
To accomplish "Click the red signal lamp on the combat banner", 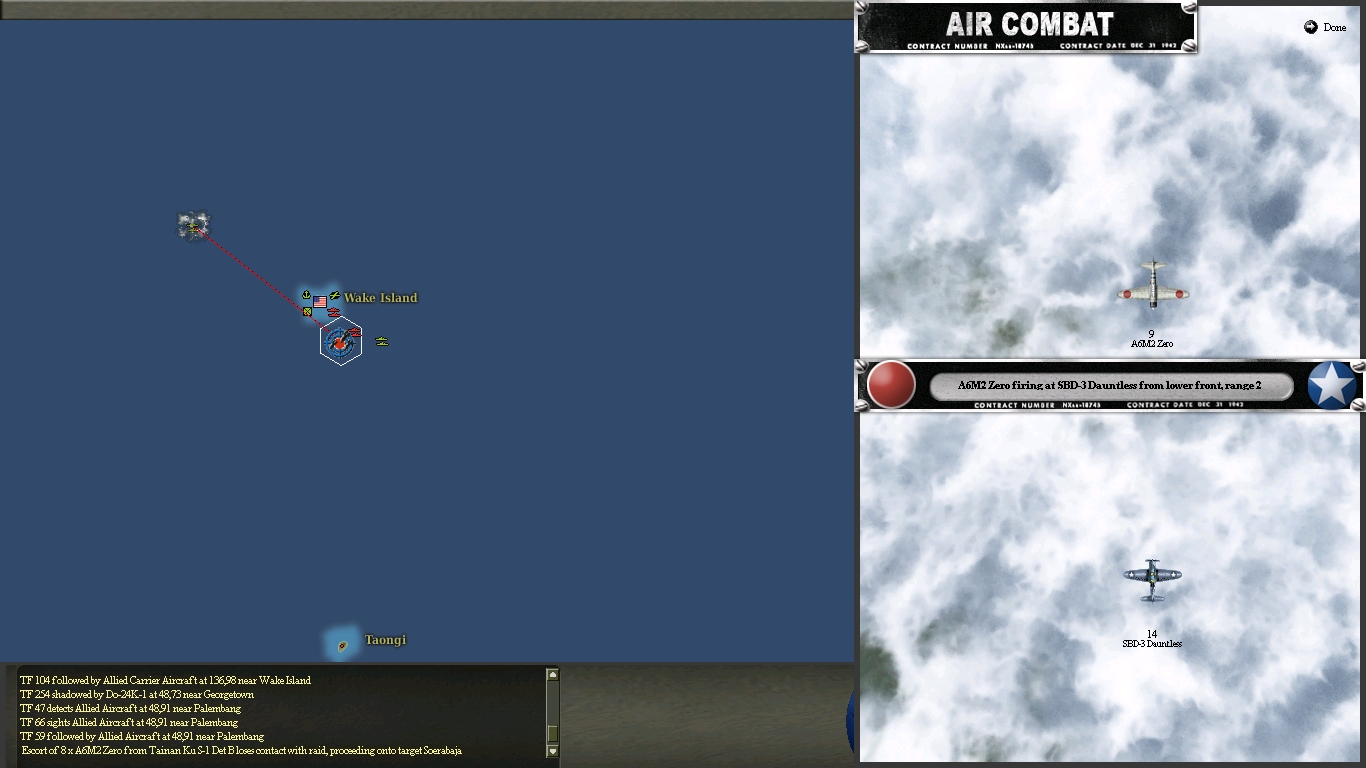I will click(890, 386).
